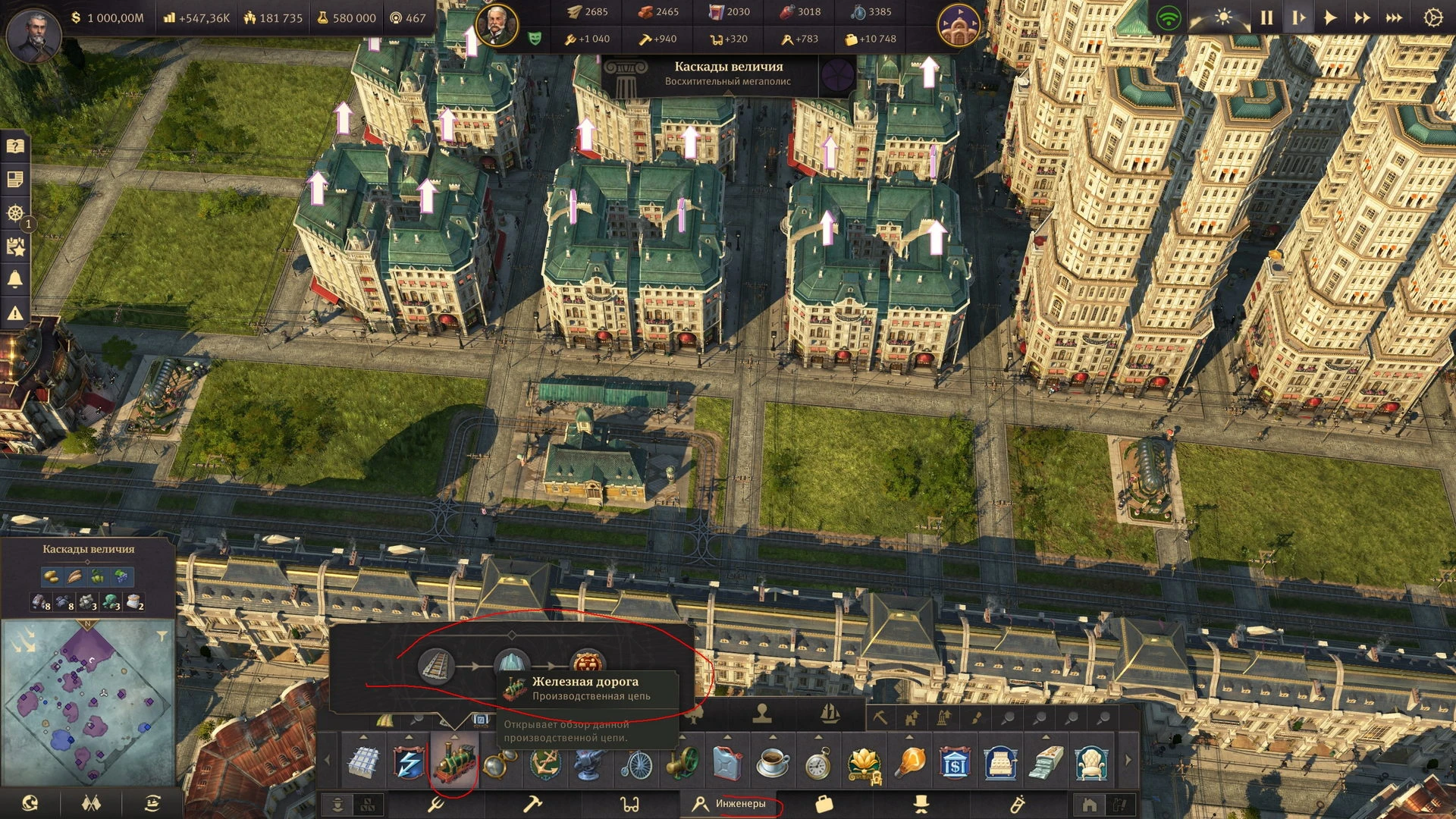Pick the light bulb production chain
Image resolution: width=1456 pixels, height=819 pixels.
pos(909,762)
